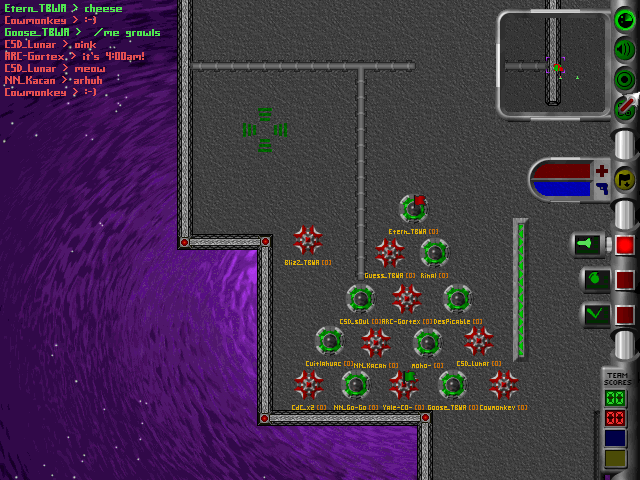Click the green concentric ring button
Image resolution: width=640 pixels, height=480 pixels.
tap(624, 78)
